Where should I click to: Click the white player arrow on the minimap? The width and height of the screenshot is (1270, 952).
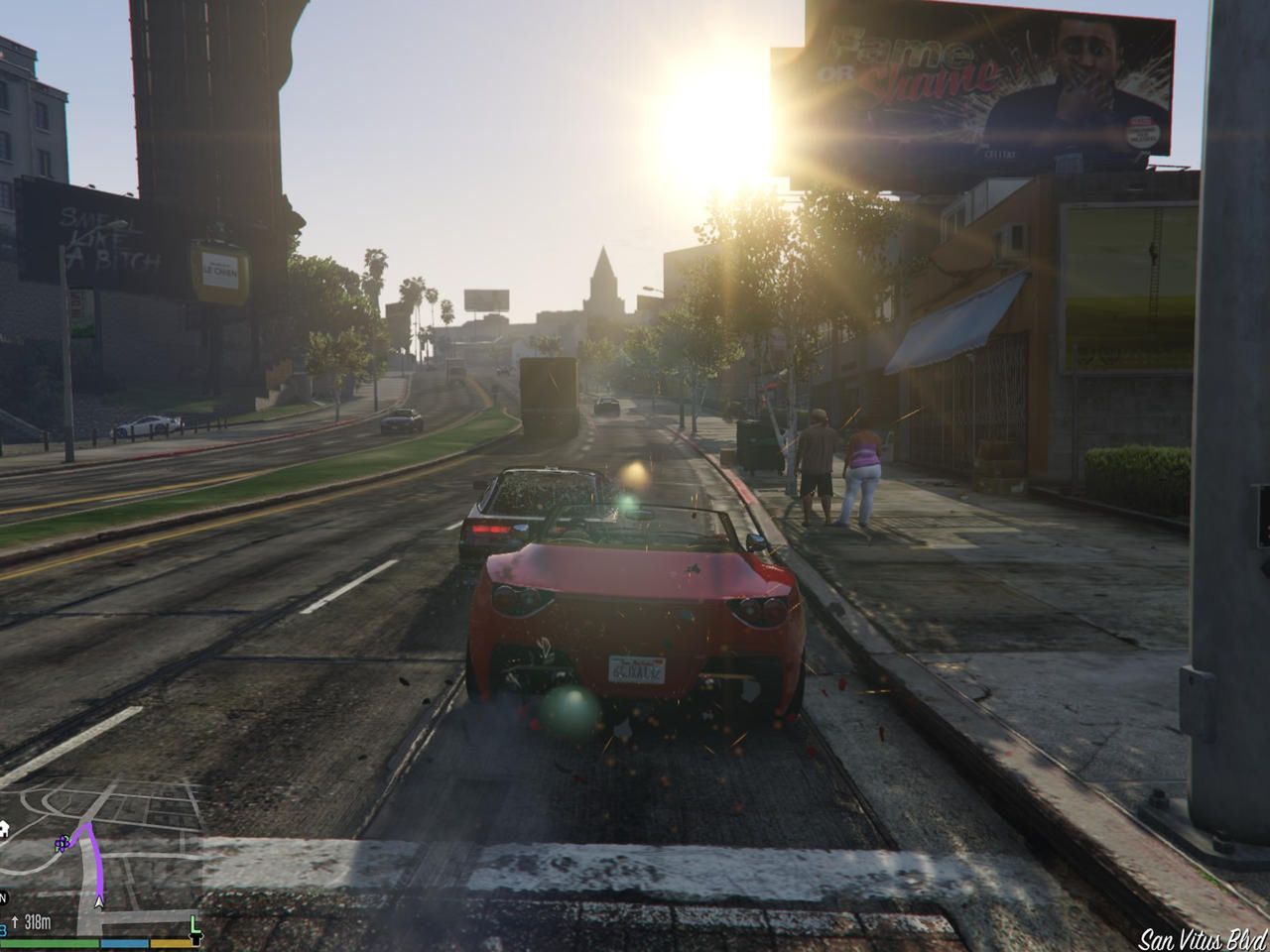coord(98,901)
